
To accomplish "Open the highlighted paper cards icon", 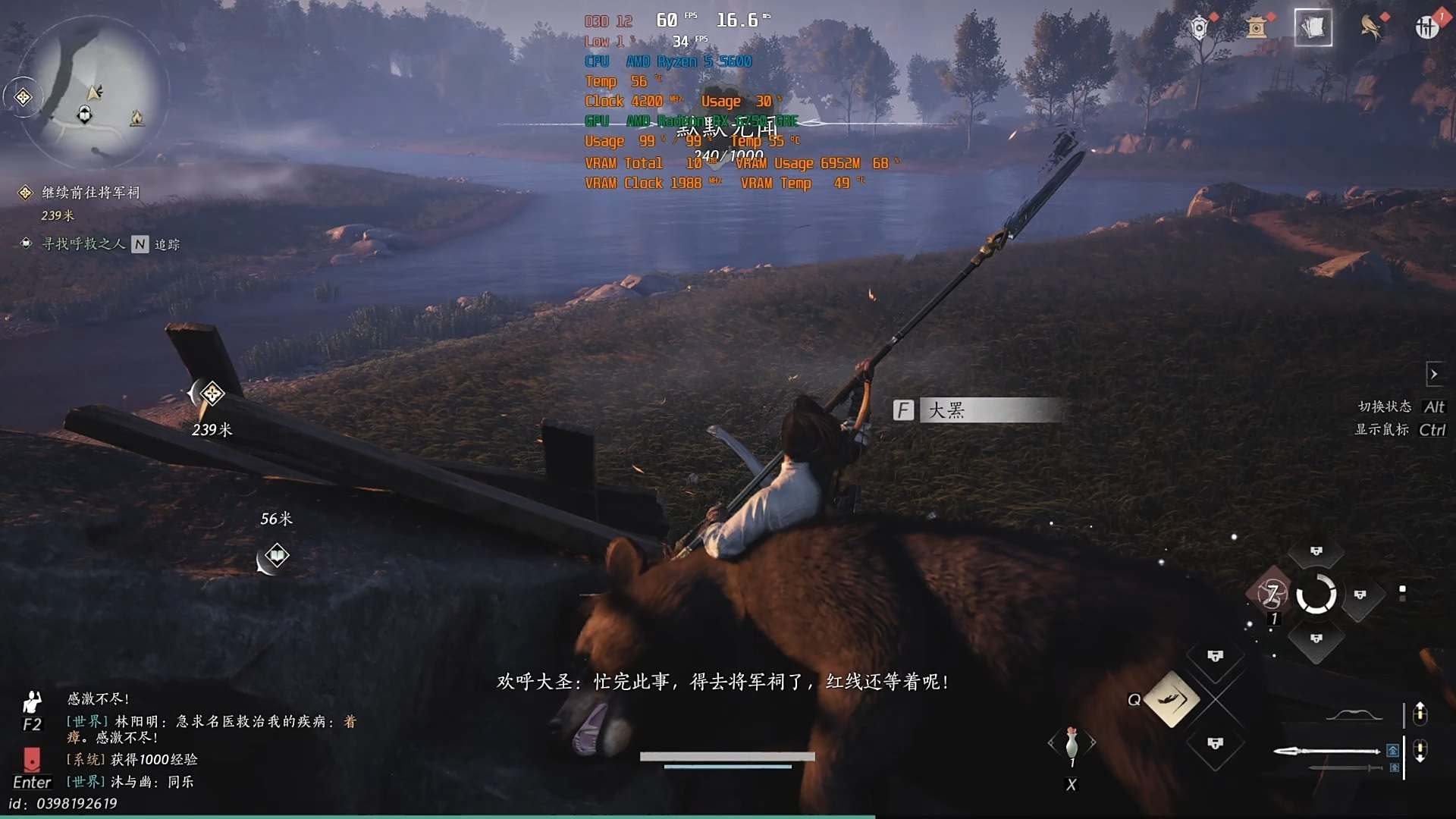I will (x=1313, y=28).
